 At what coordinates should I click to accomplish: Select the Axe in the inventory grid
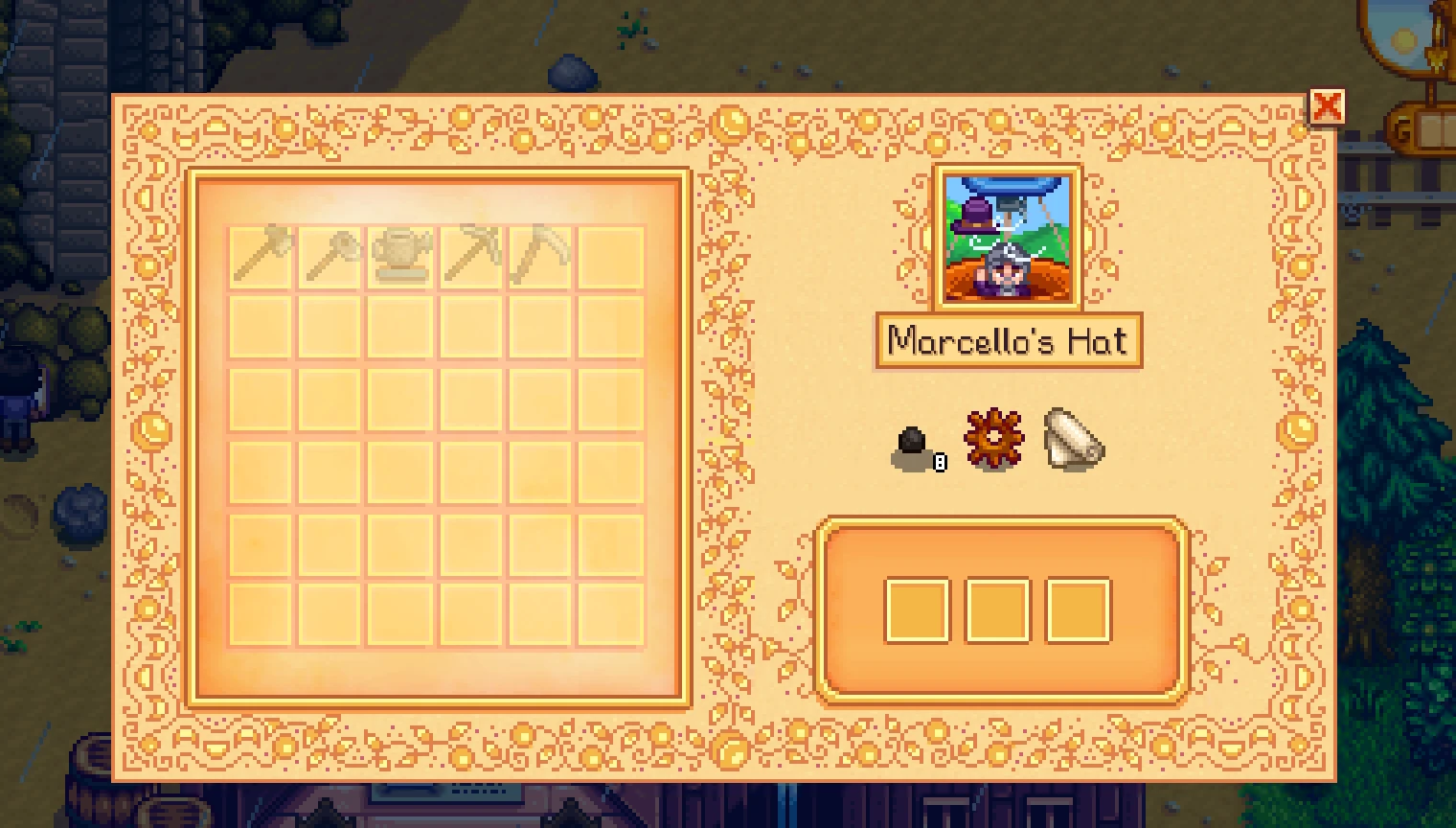click(x=259, y=257)
